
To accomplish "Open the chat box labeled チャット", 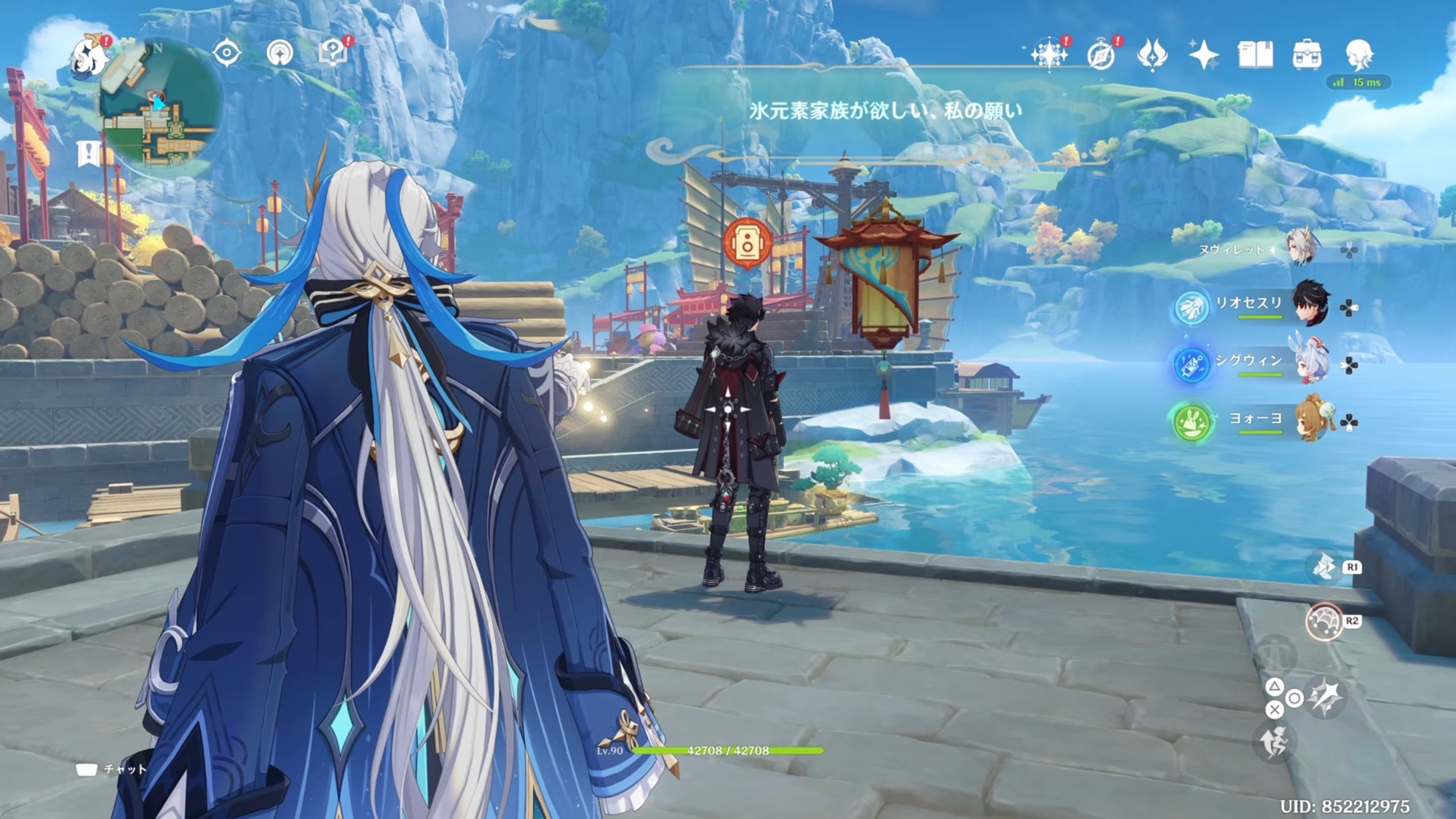I will 111,769.
